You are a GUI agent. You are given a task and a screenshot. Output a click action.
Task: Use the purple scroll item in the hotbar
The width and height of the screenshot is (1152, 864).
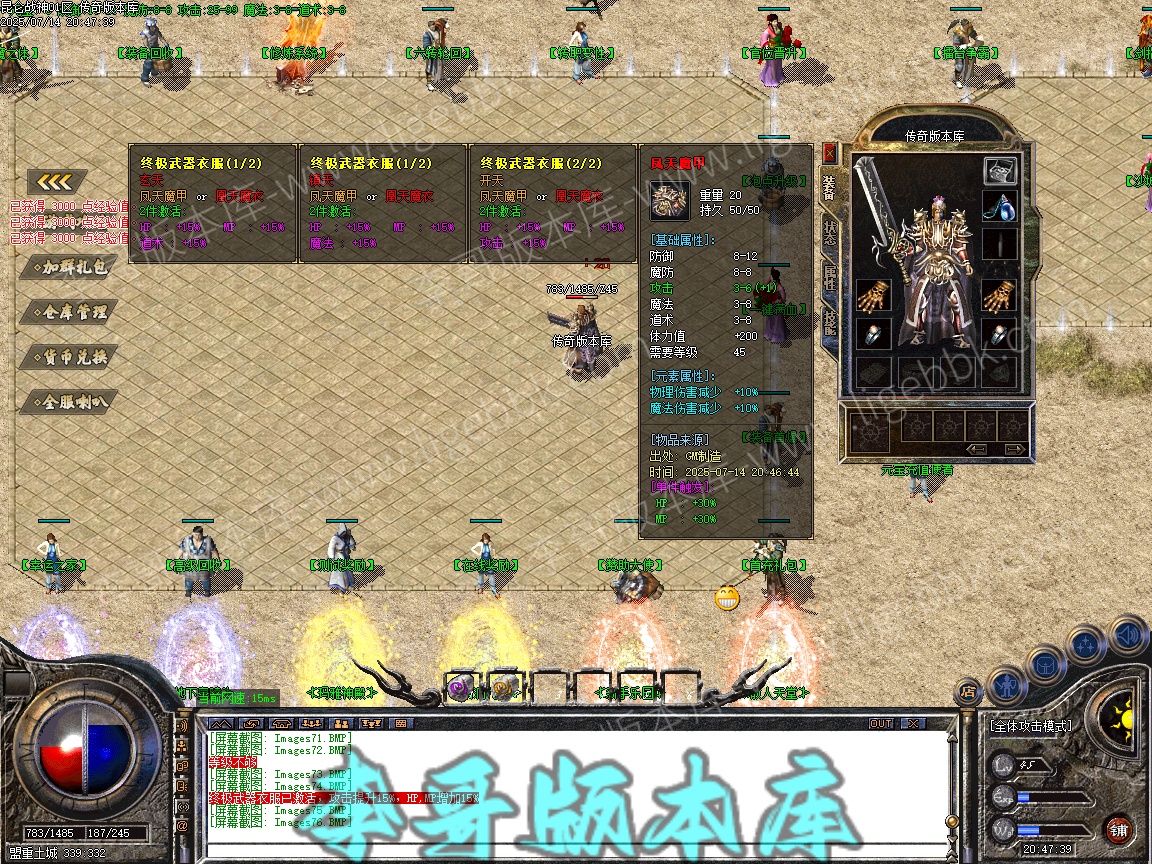459,688
